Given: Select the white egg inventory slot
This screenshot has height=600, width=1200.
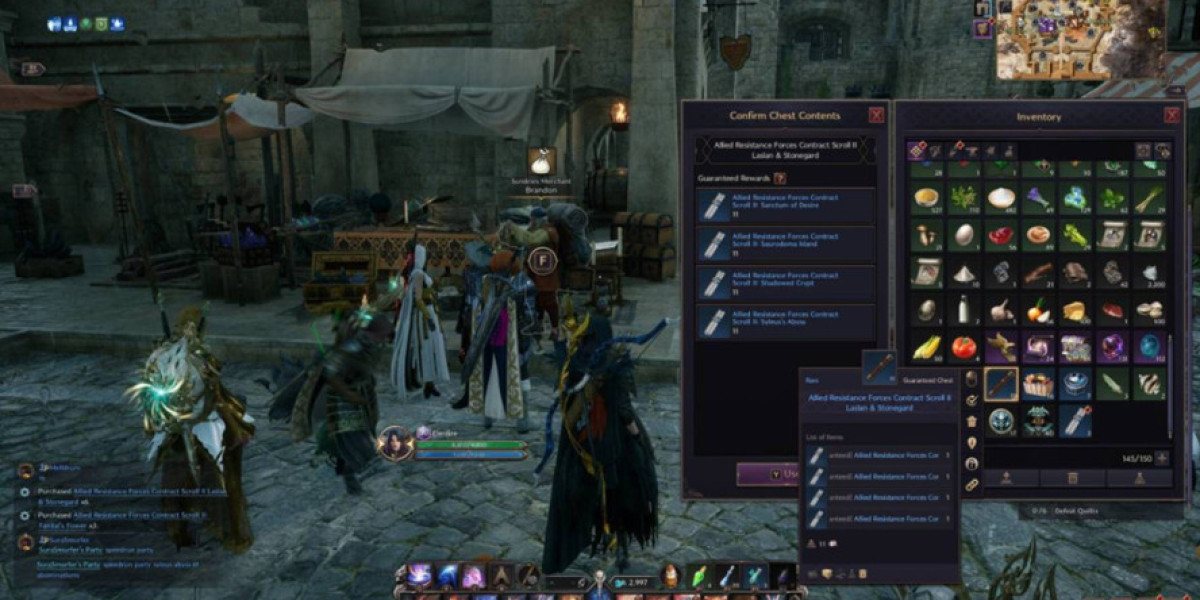Looking at the screenshot, I should [x=964, y=236].
